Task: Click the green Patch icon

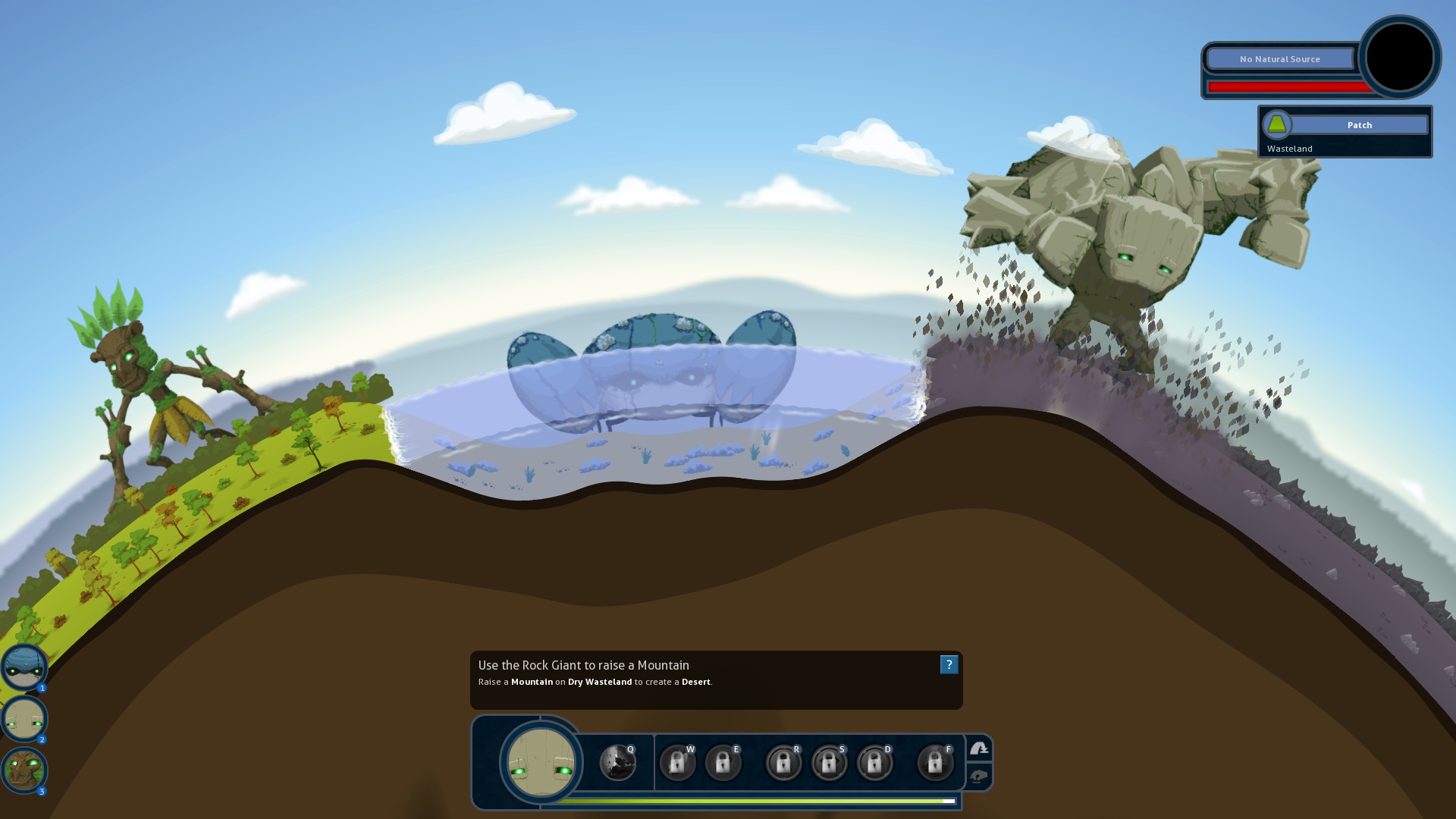Action: pyautogui.click(x=1277, y=124)
